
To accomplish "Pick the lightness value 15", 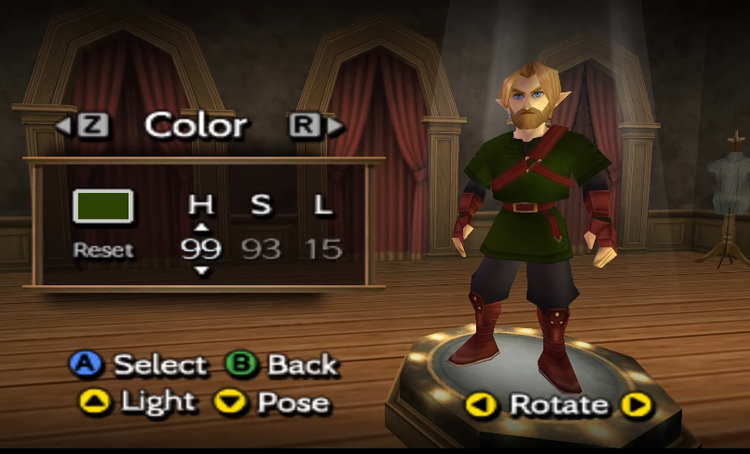I will [x=323, y=249].
